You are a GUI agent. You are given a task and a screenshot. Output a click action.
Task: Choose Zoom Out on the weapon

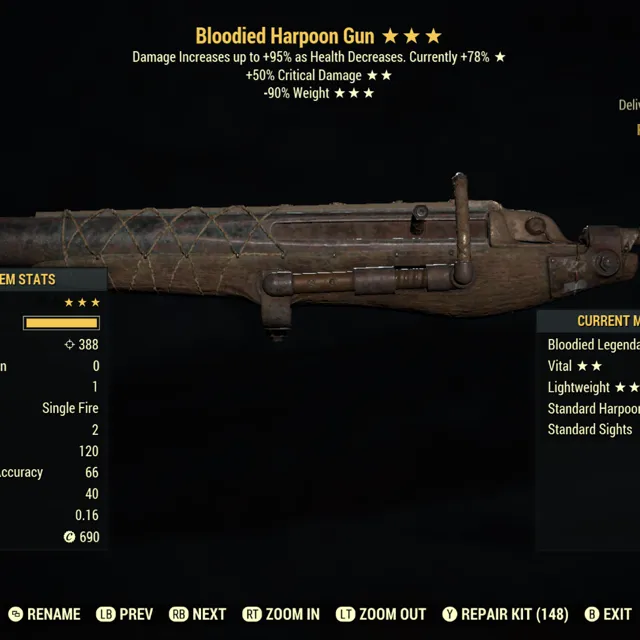(x=381, y=614)
